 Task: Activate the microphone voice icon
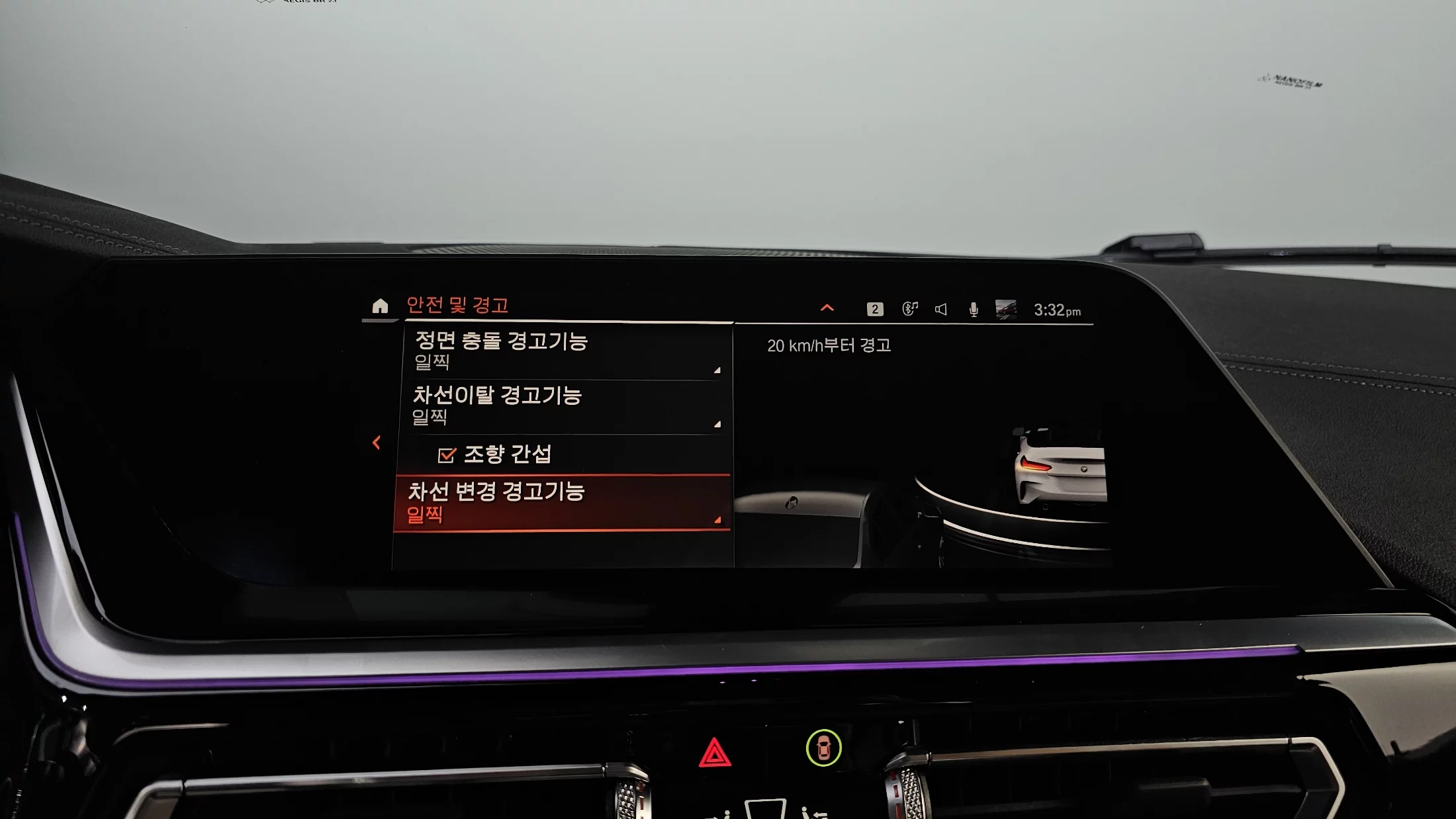tap(974, 310)
